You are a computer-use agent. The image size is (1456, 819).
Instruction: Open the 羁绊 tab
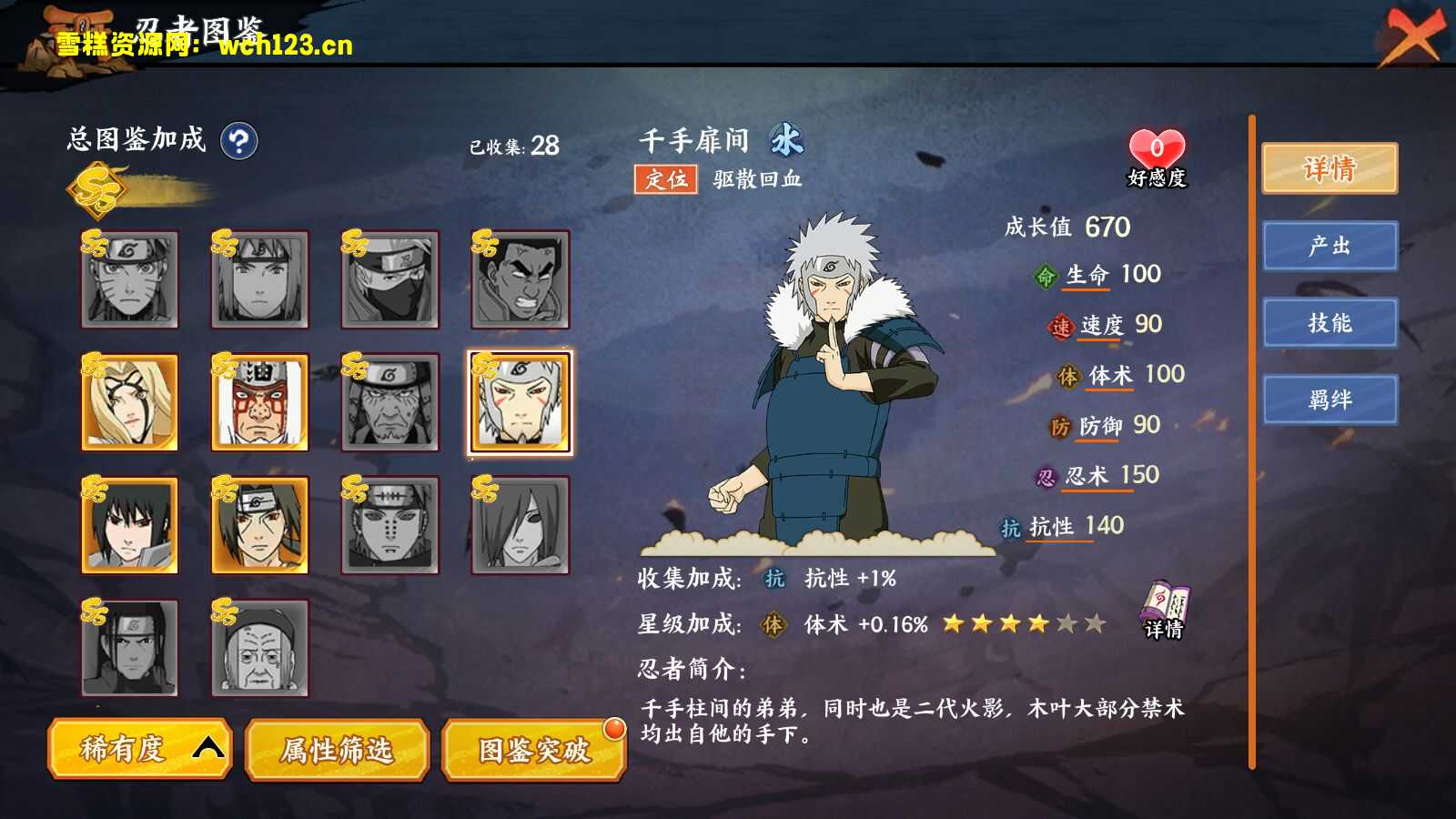click(1330, 399)
